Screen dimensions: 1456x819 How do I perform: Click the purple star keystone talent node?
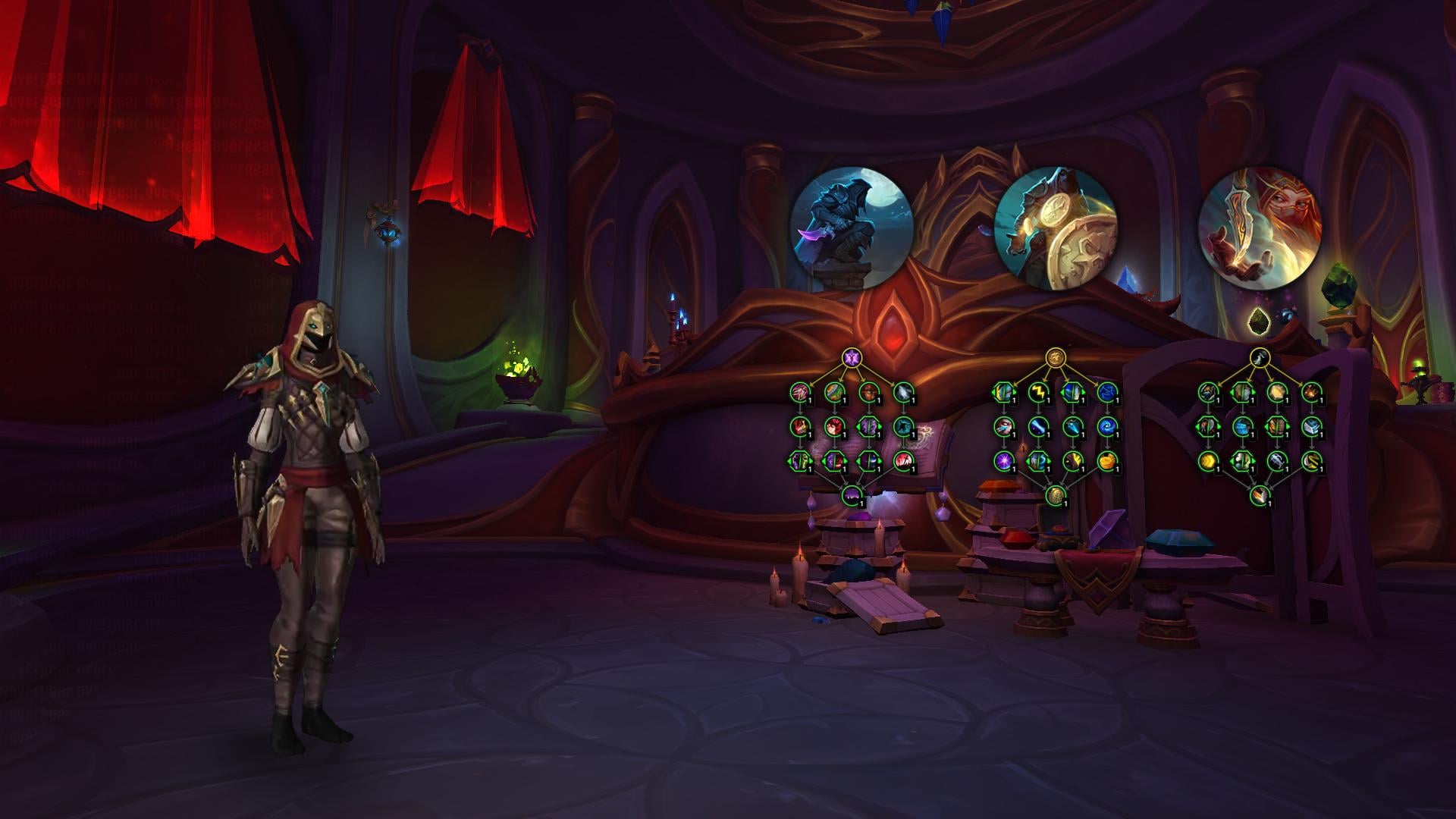(852, 357)
